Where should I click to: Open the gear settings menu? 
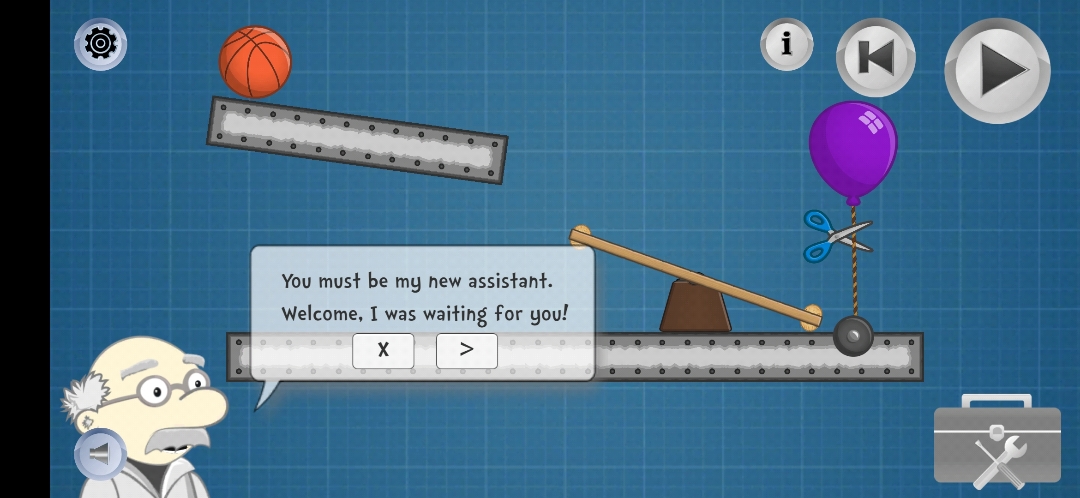(100, 44)
